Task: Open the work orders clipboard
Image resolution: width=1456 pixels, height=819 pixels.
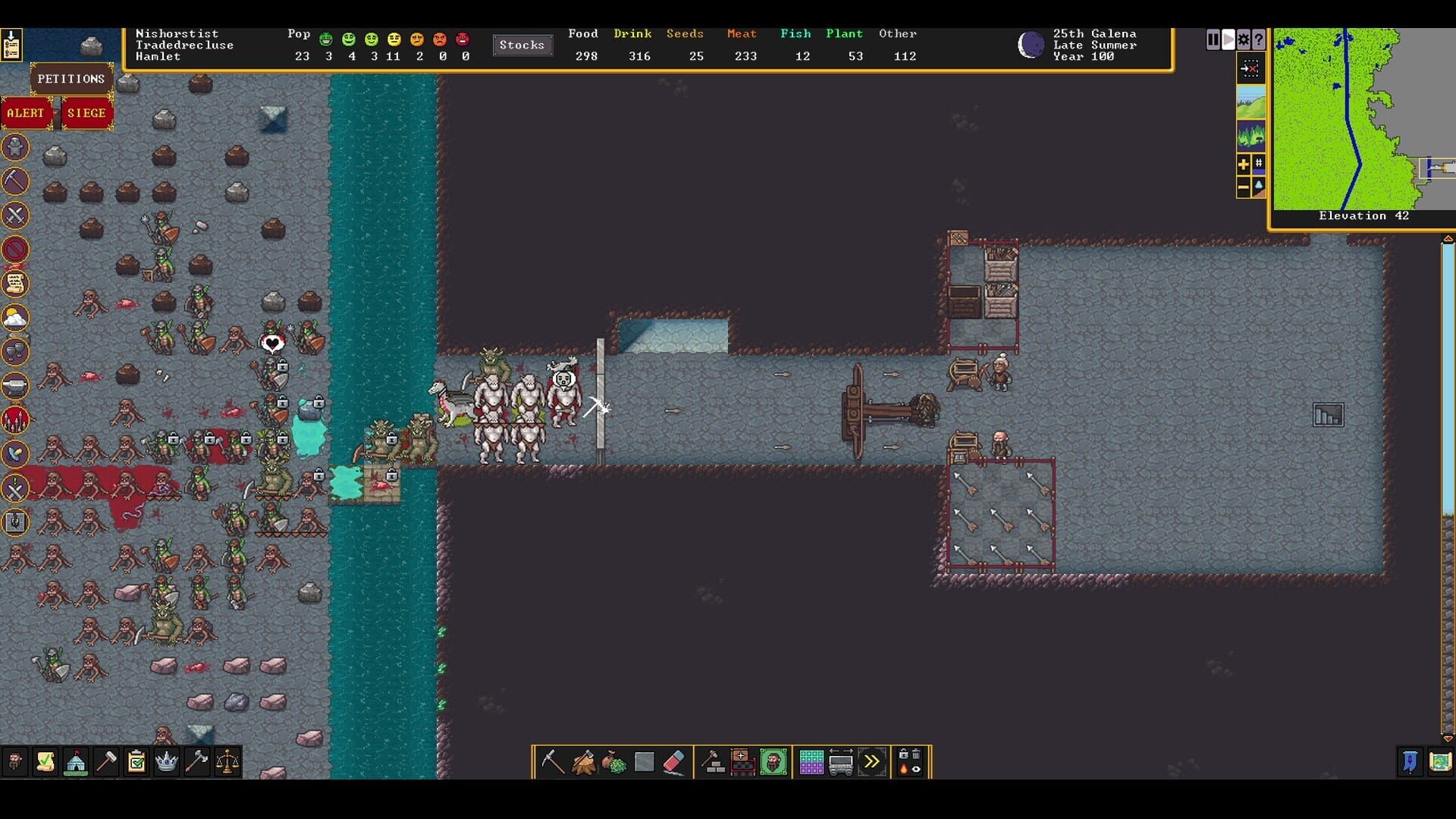Action: tap(136, 762)
